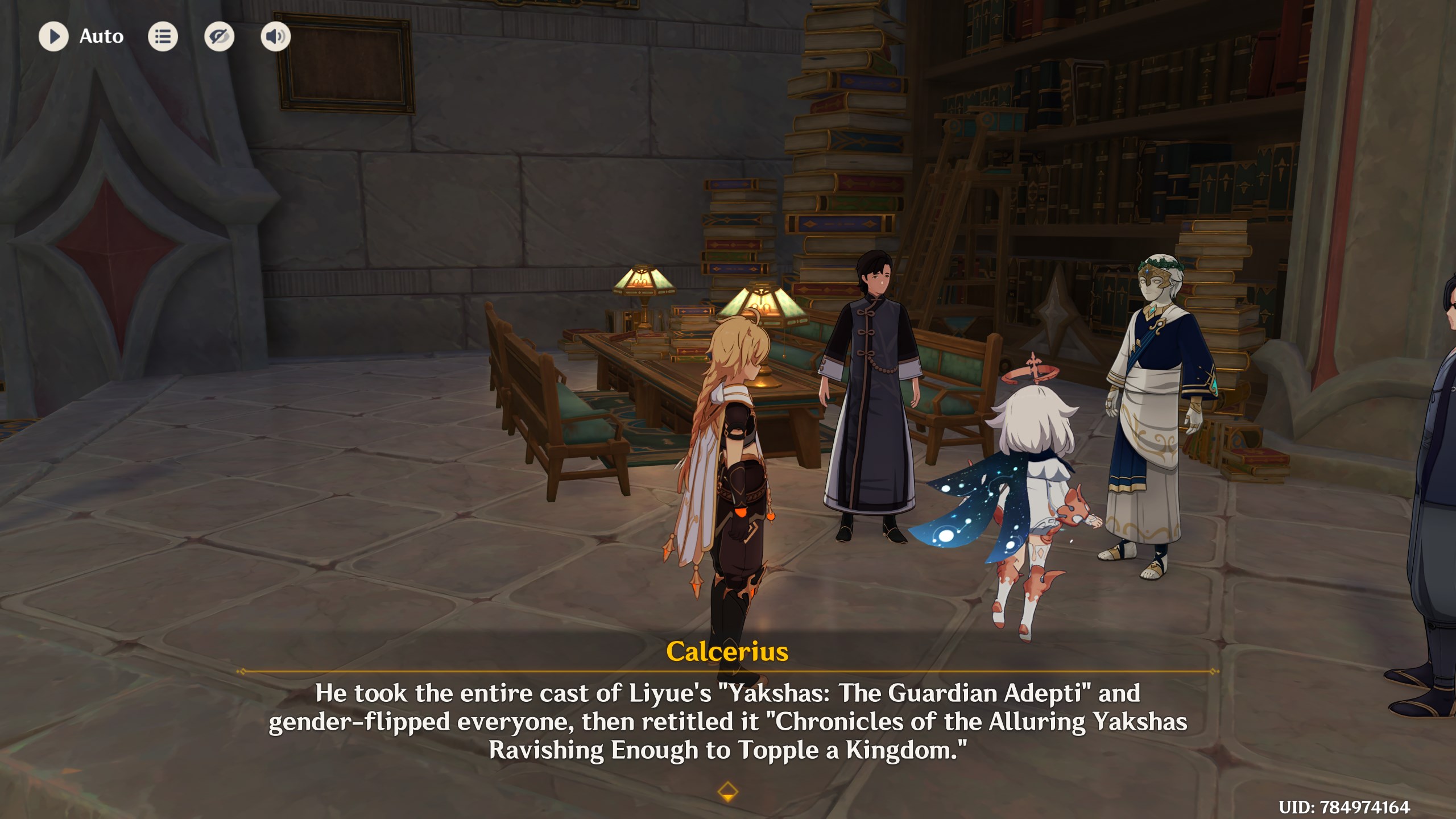Toggle Auto dialogue playback
1456x819 pixels.
(x=54, y=36)
